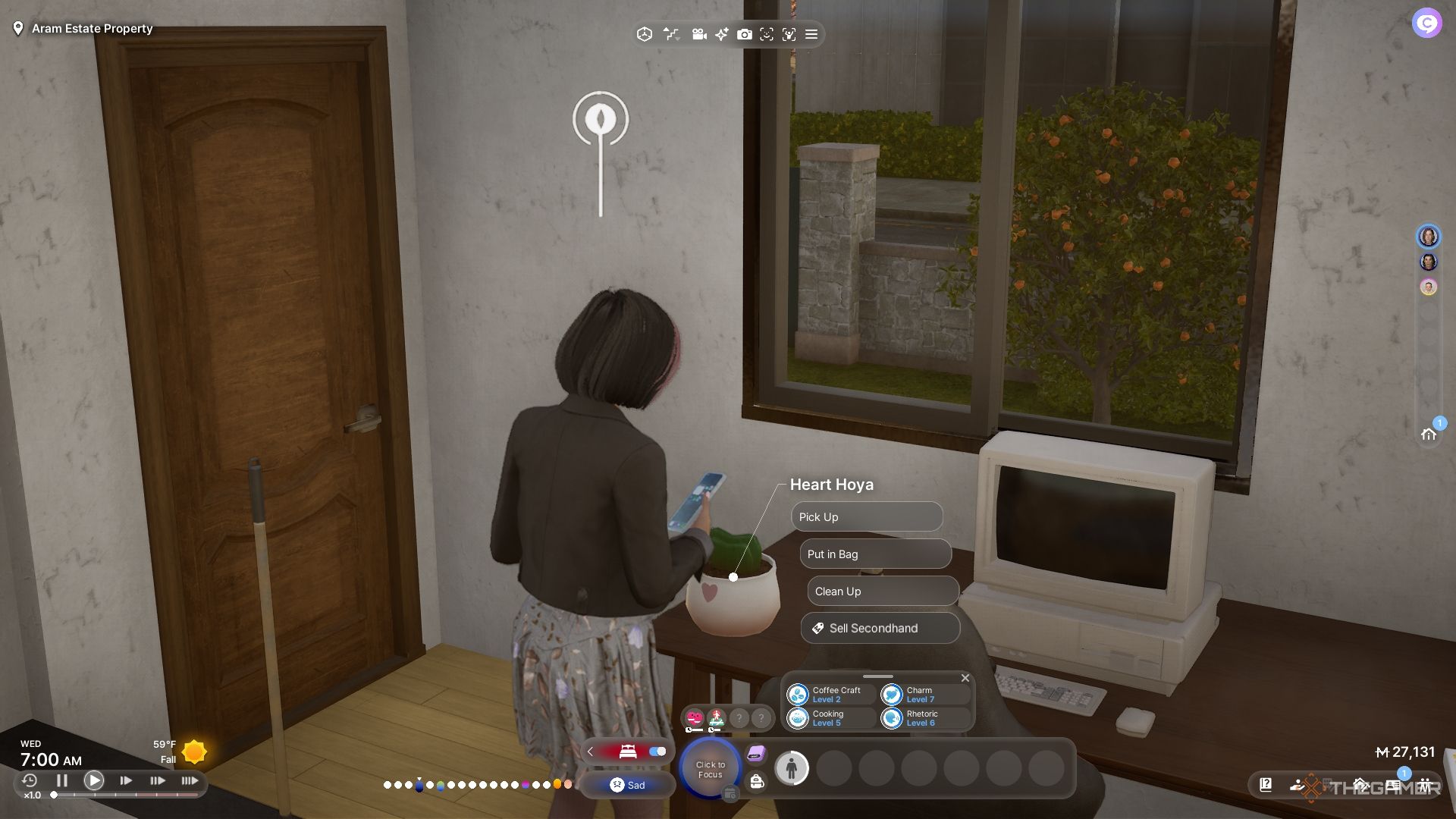The height and width of the screenshot is (819, 1456).
Task: Click the rewind-time clock icon
Action: click(30, 780)
